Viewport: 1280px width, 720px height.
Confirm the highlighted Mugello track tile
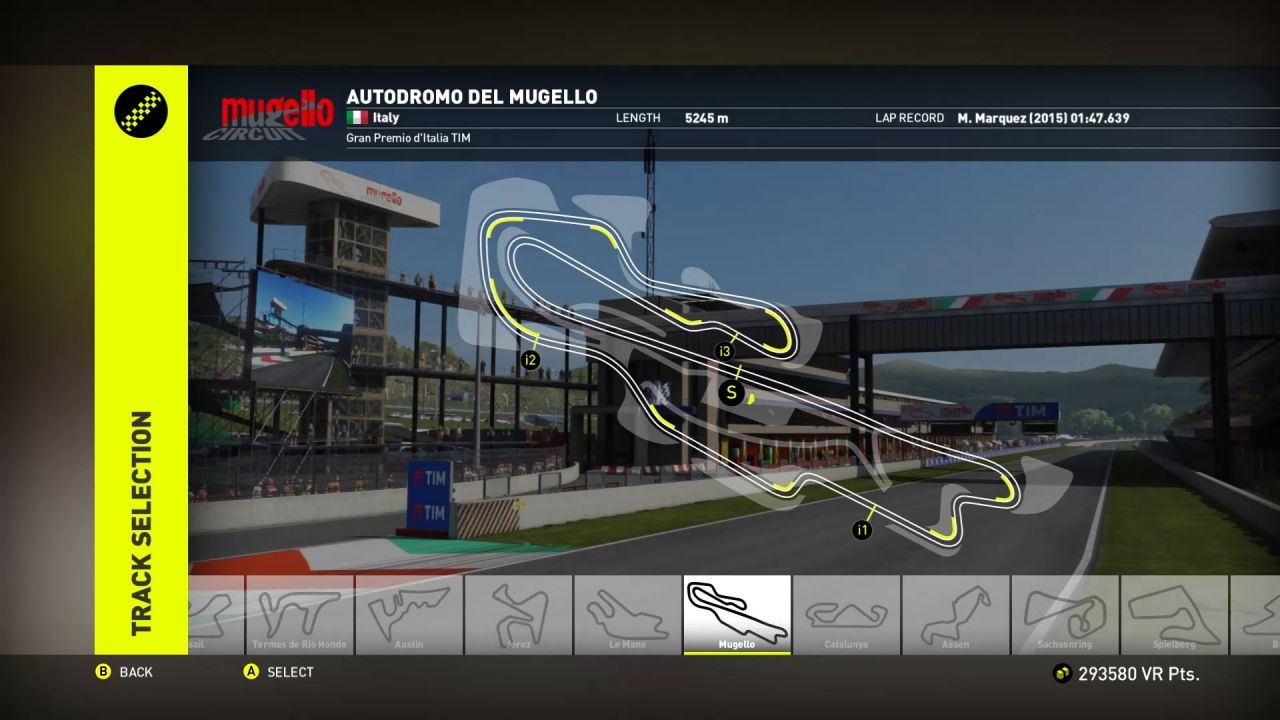pos(737,614)
